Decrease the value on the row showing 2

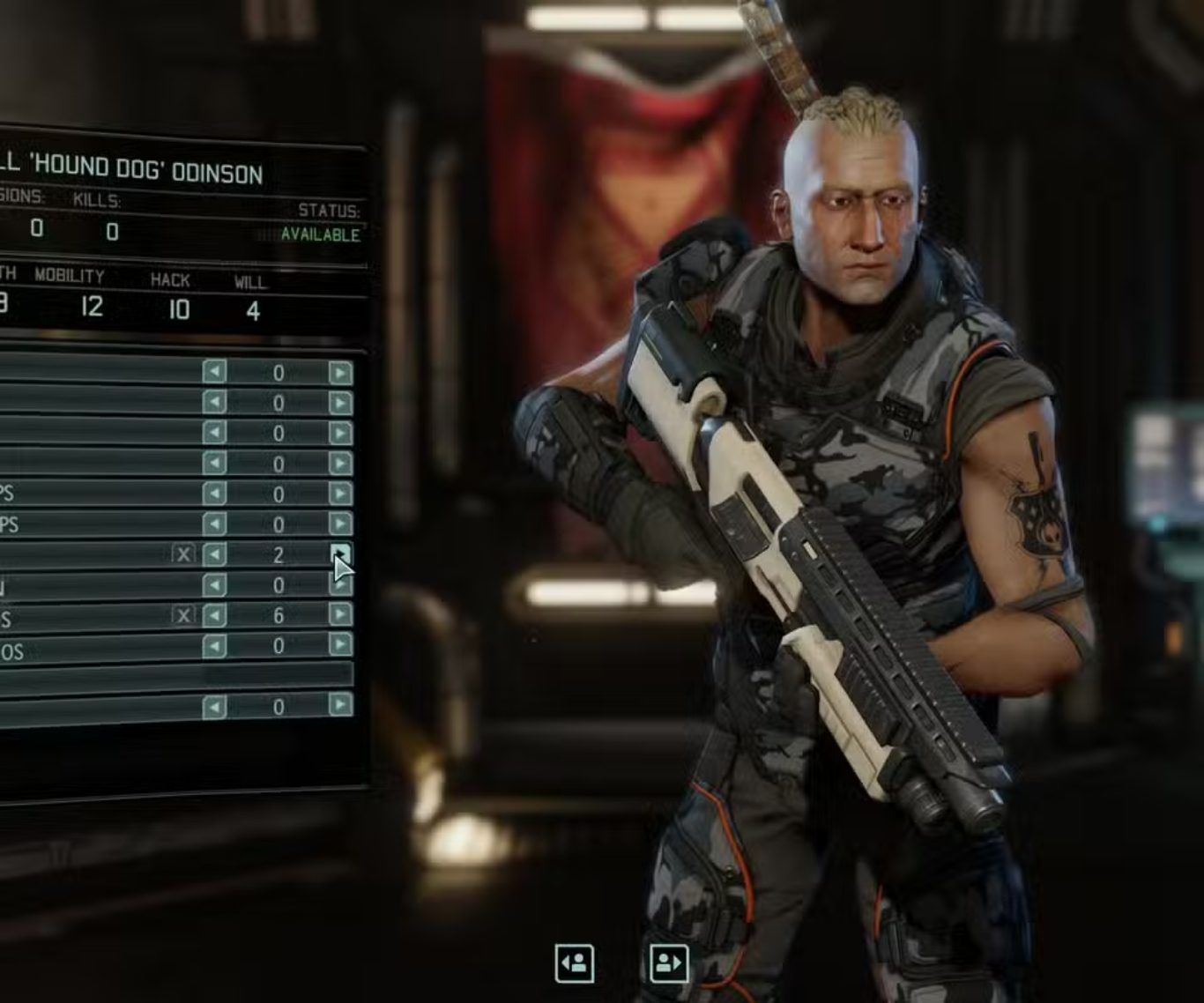[214, 554]
